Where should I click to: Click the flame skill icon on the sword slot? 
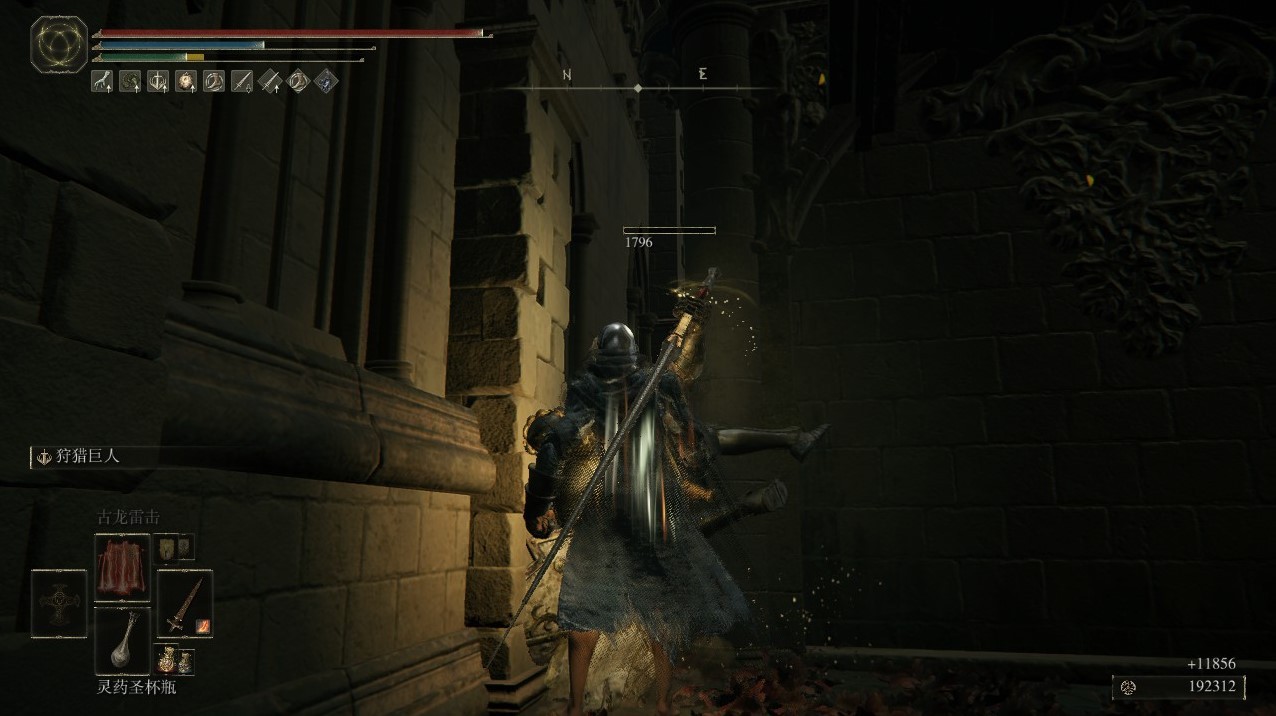[x=203, y=626]
